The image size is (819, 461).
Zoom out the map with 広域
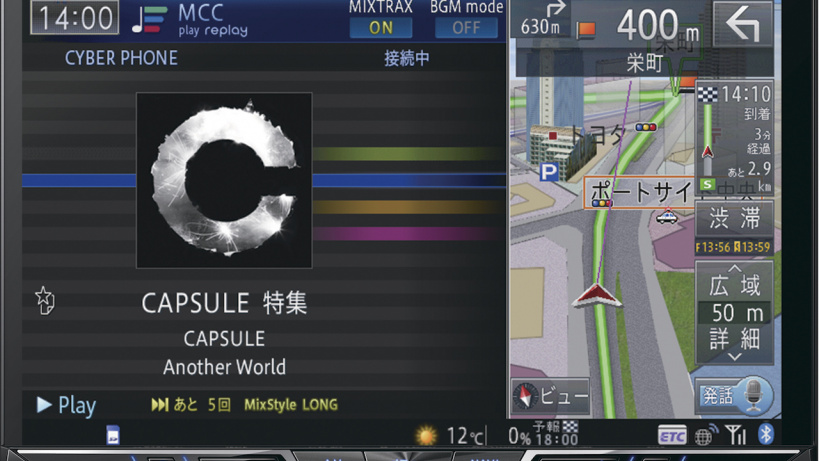[735, 282]
